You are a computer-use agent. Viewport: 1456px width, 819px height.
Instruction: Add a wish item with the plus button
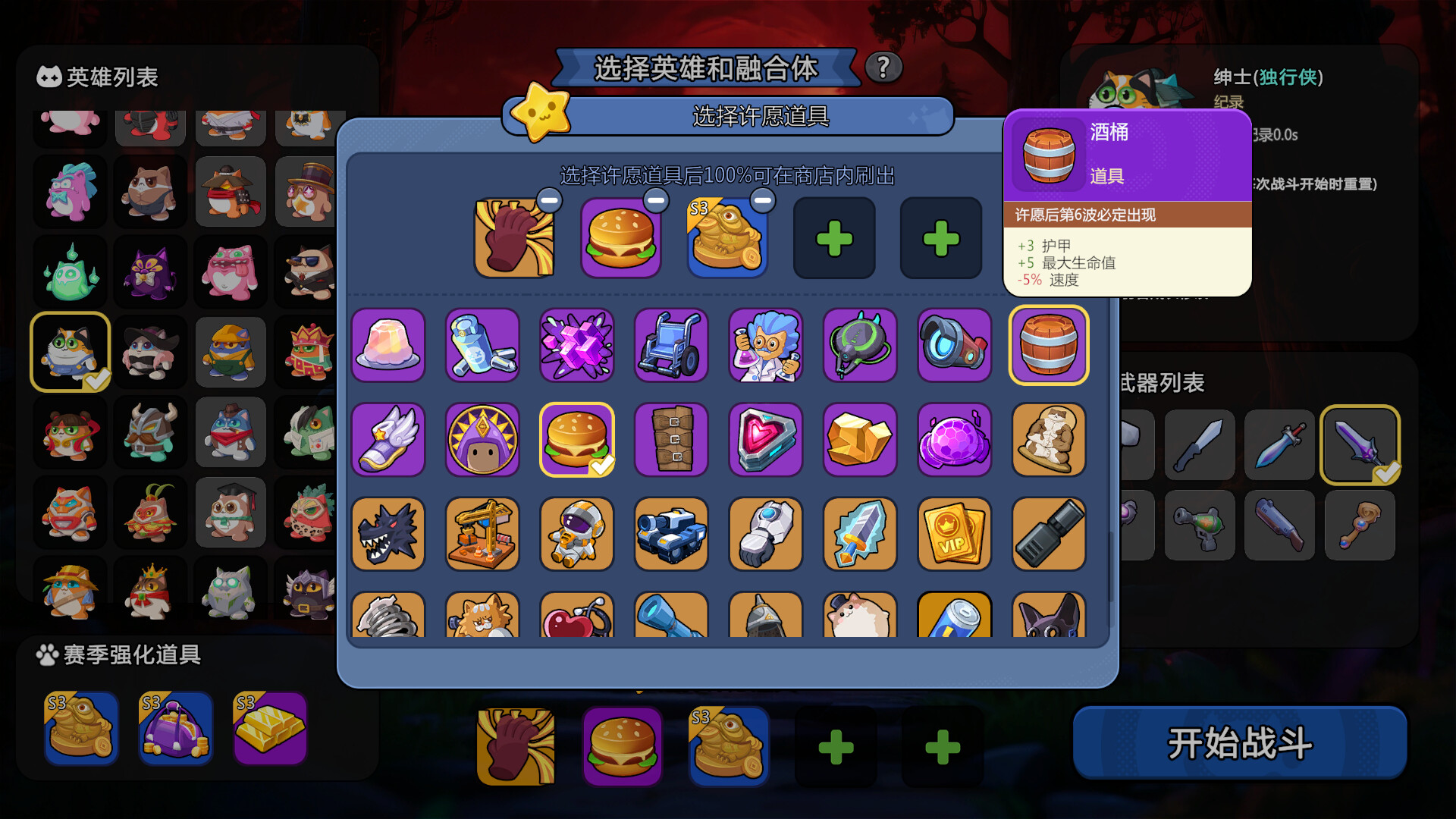[835, 239]
